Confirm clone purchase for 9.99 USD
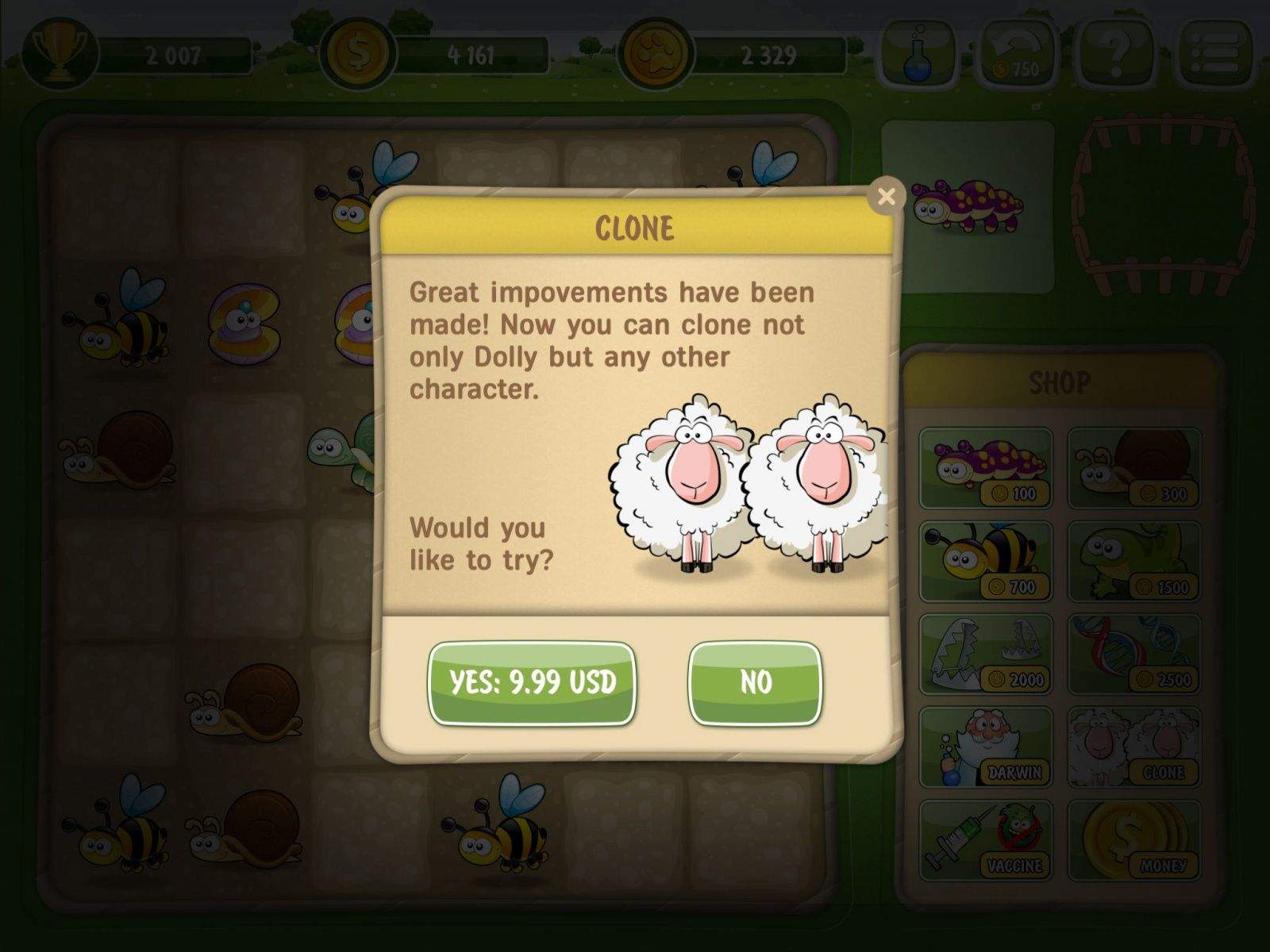This screenshot has width=1270, height=952. [532, 682]
